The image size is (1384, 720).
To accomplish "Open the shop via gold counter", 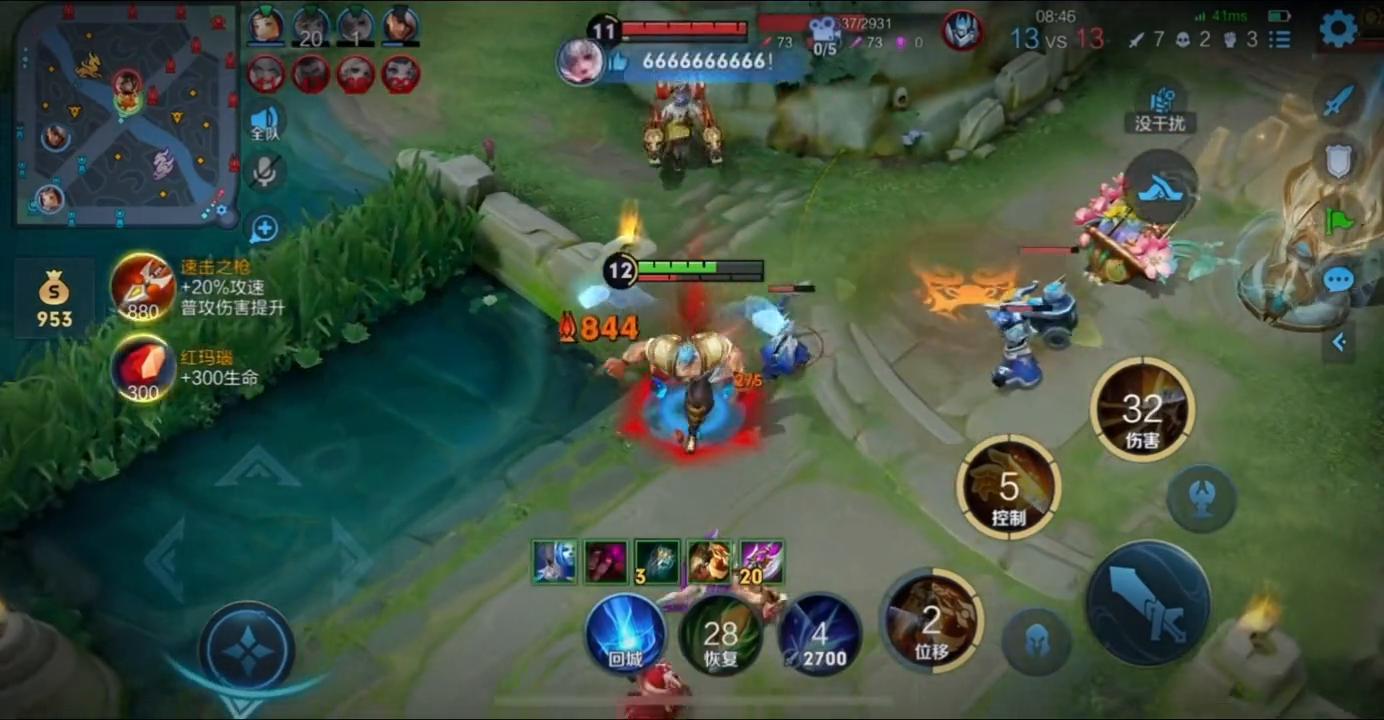I will tap(54, 298).
